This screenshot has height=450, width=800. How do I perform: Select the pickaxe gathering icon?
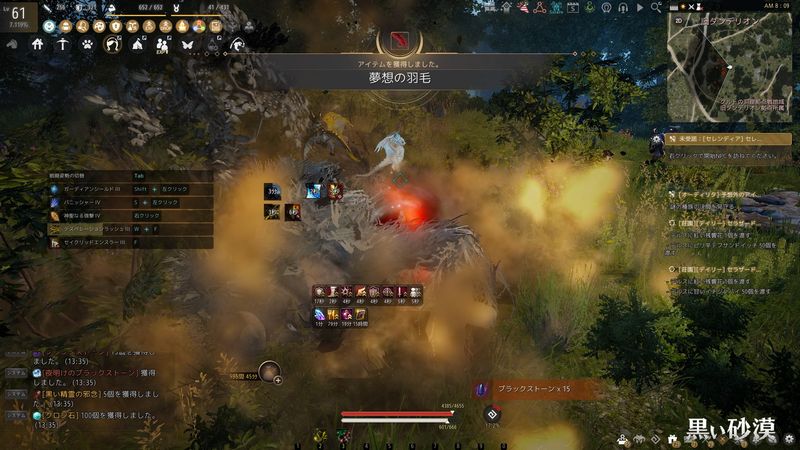tap(63, 45)
